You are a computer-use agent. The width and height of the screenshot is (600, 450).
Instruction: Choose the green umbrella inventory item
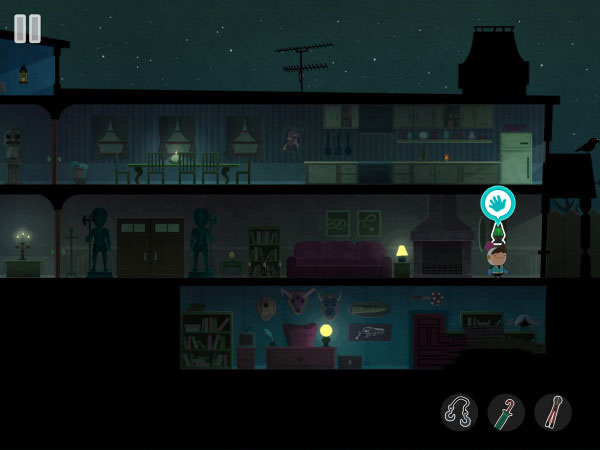click(x=506, y=412)
